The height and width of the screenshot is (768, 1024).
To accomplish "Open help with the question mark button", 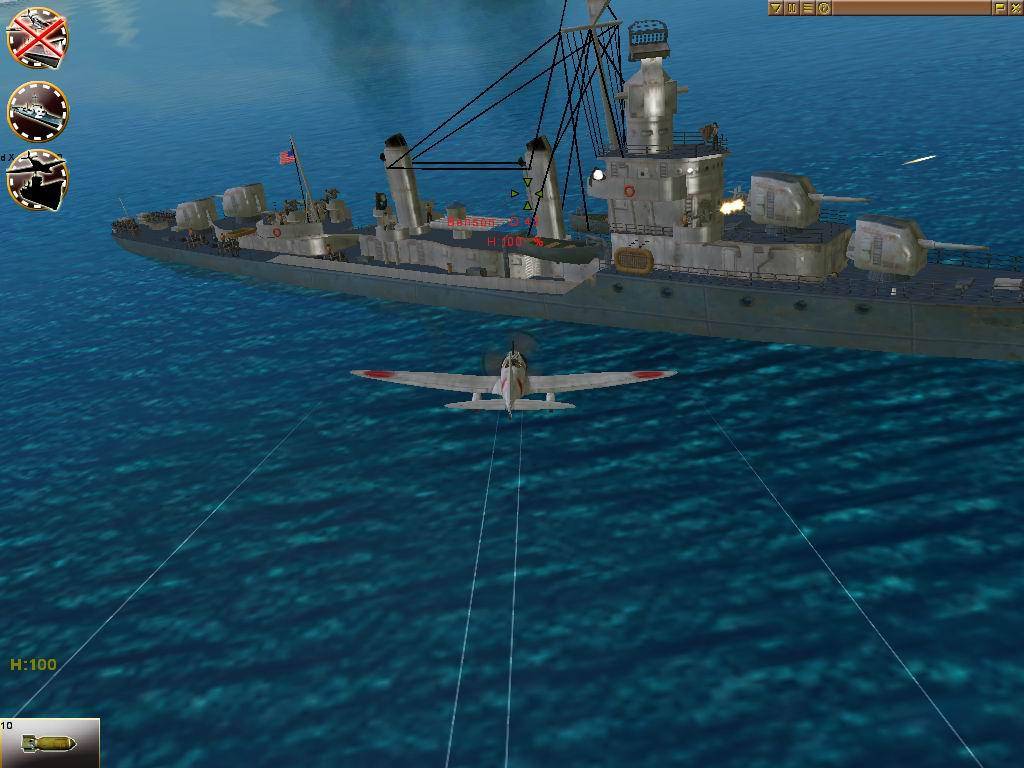I will tap(824, 8).
